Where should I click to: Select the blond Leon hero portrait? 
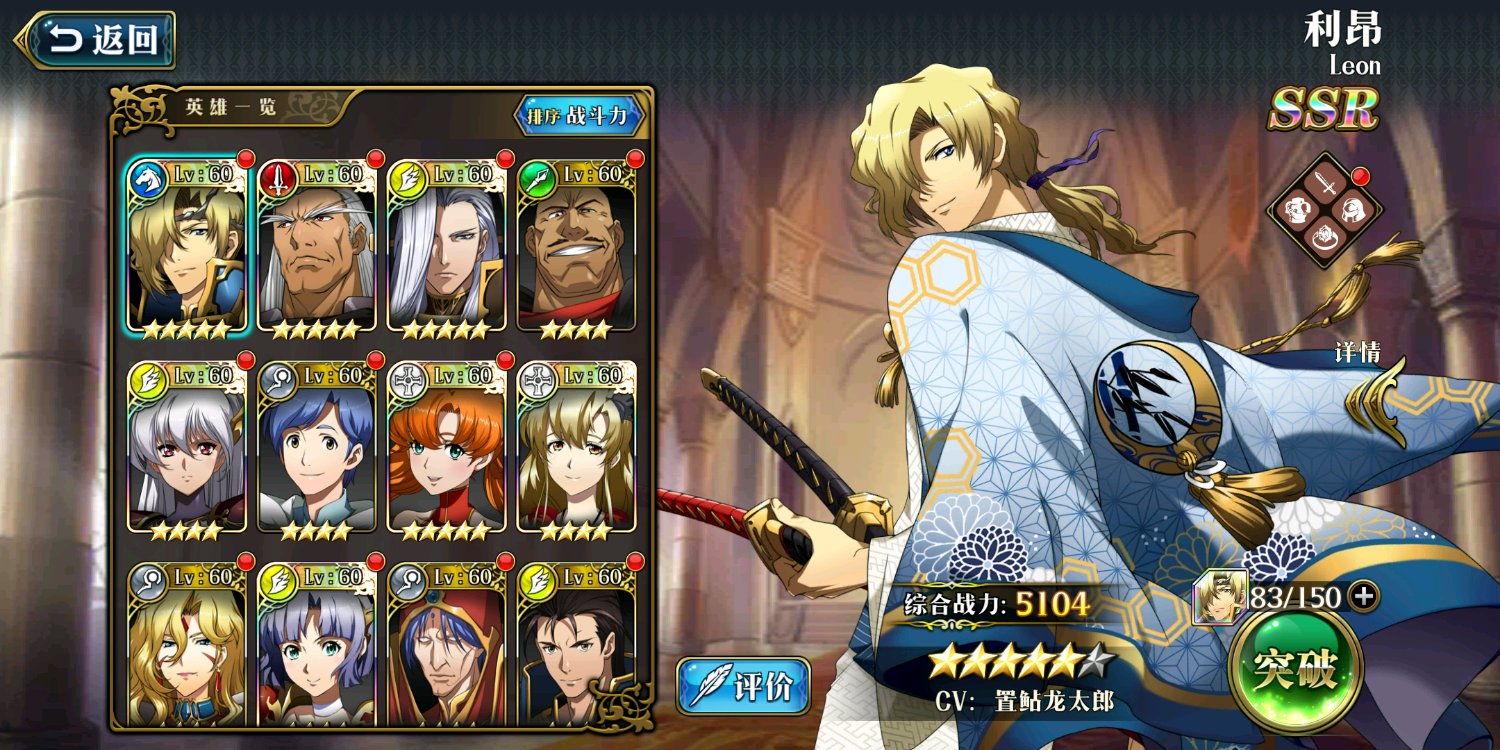click(x=187, y=247)
